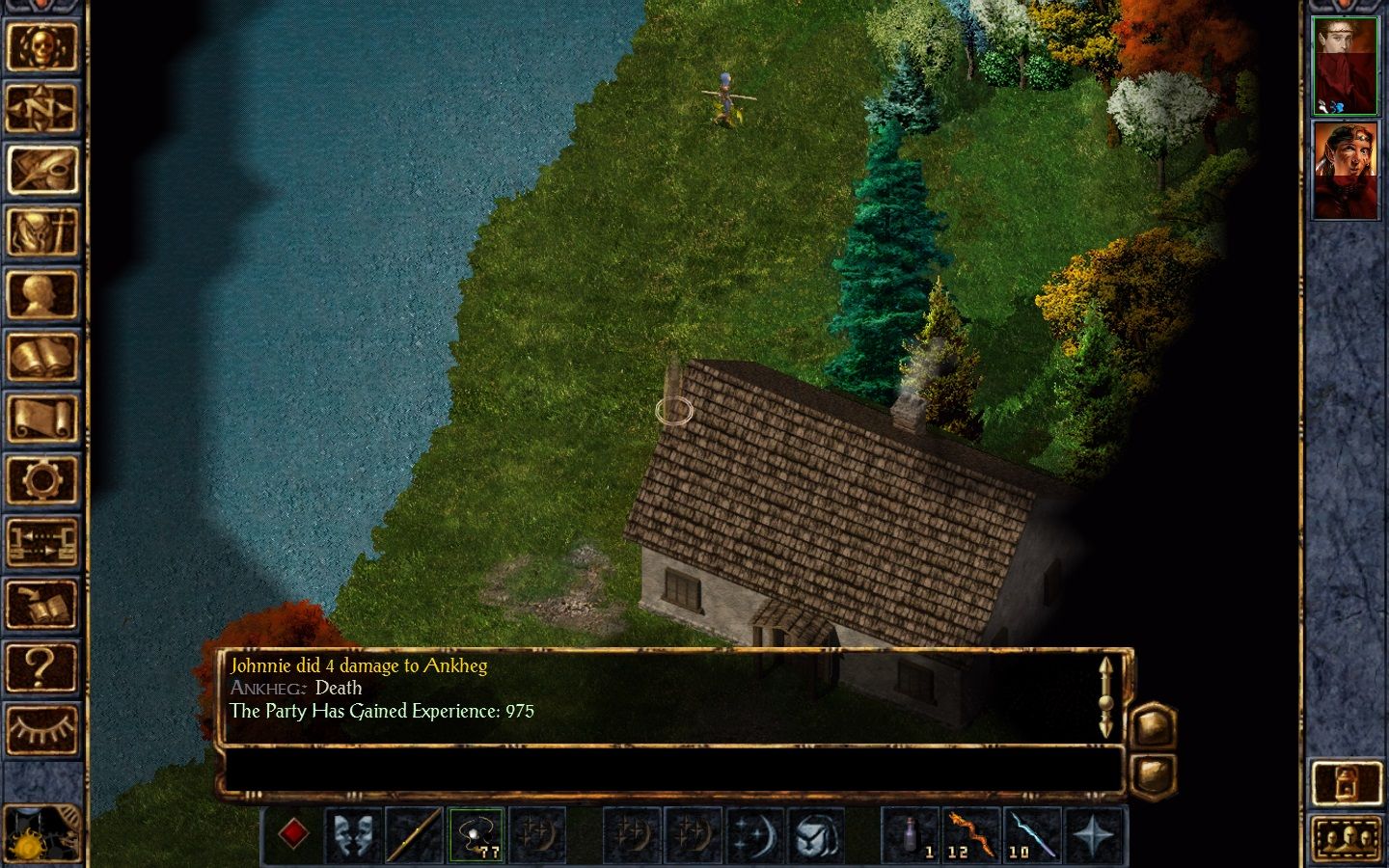Open the area map with the compass icon
Image resolution: width=1389 pixels, height=868 pixels.
[41, 108]
